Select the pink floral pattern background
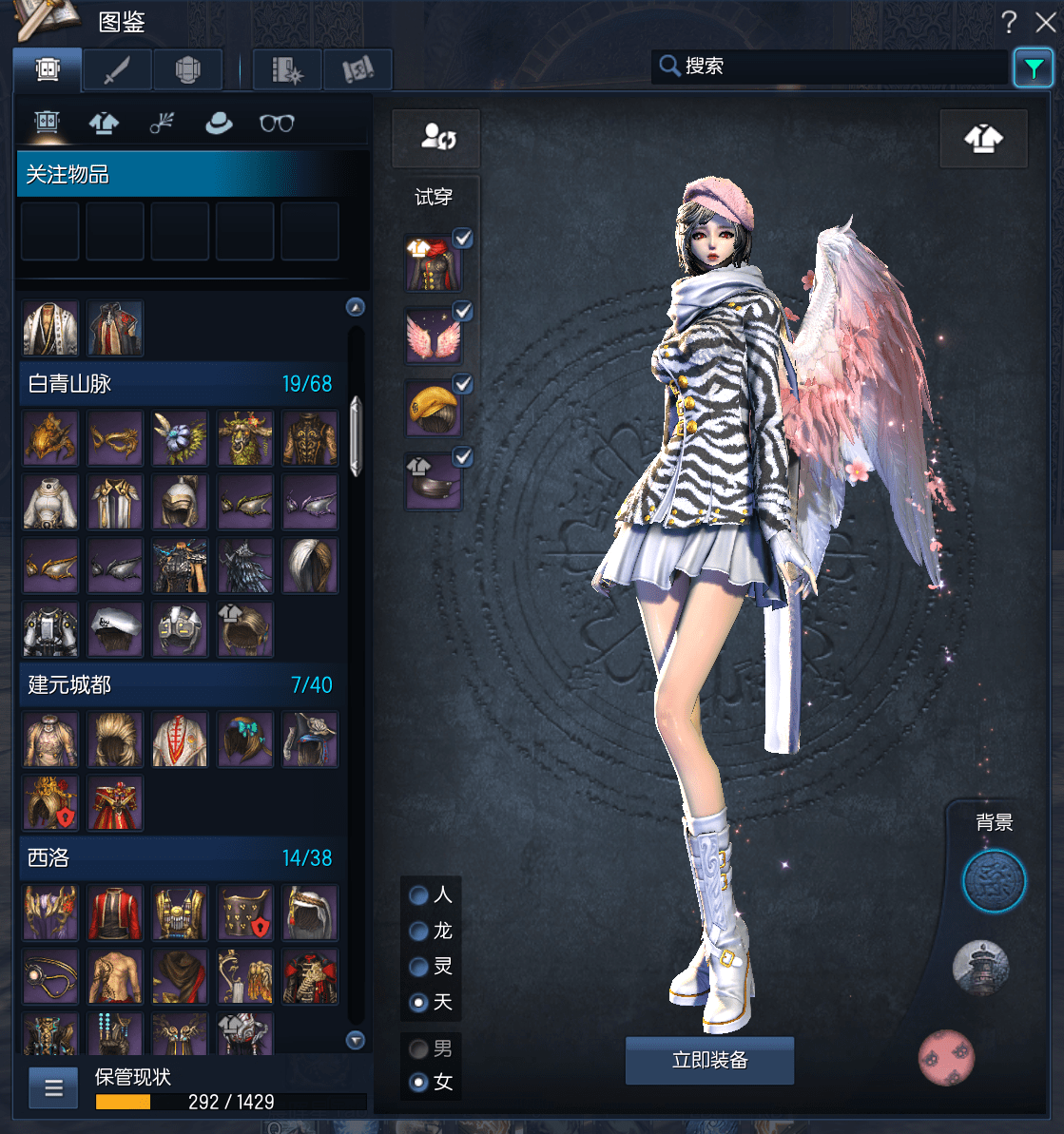The height and width of the screenshot is (1134, 1064). pyautogui.click(x=946, y=1057)
